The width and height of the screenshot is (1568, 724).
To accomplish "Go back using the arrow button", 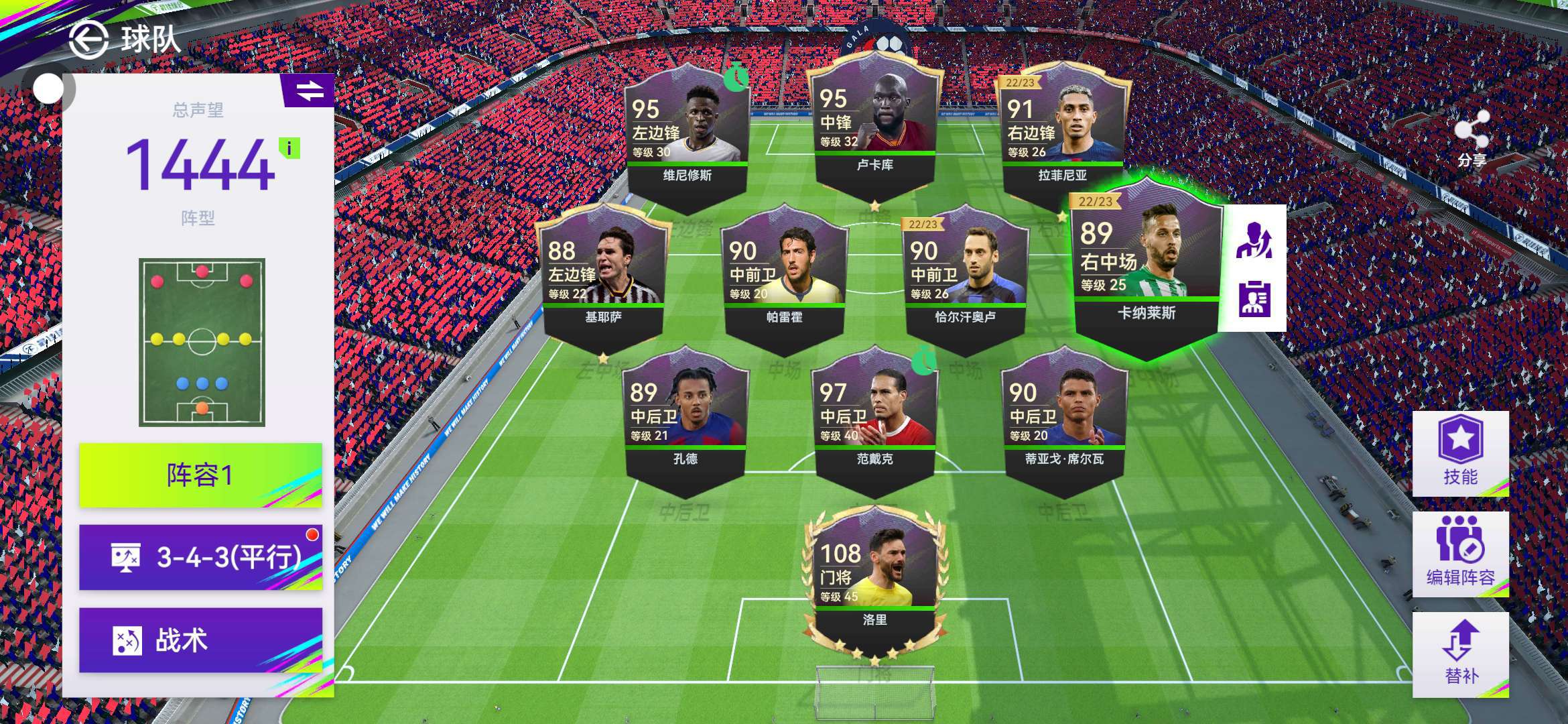I will point(88,39).
